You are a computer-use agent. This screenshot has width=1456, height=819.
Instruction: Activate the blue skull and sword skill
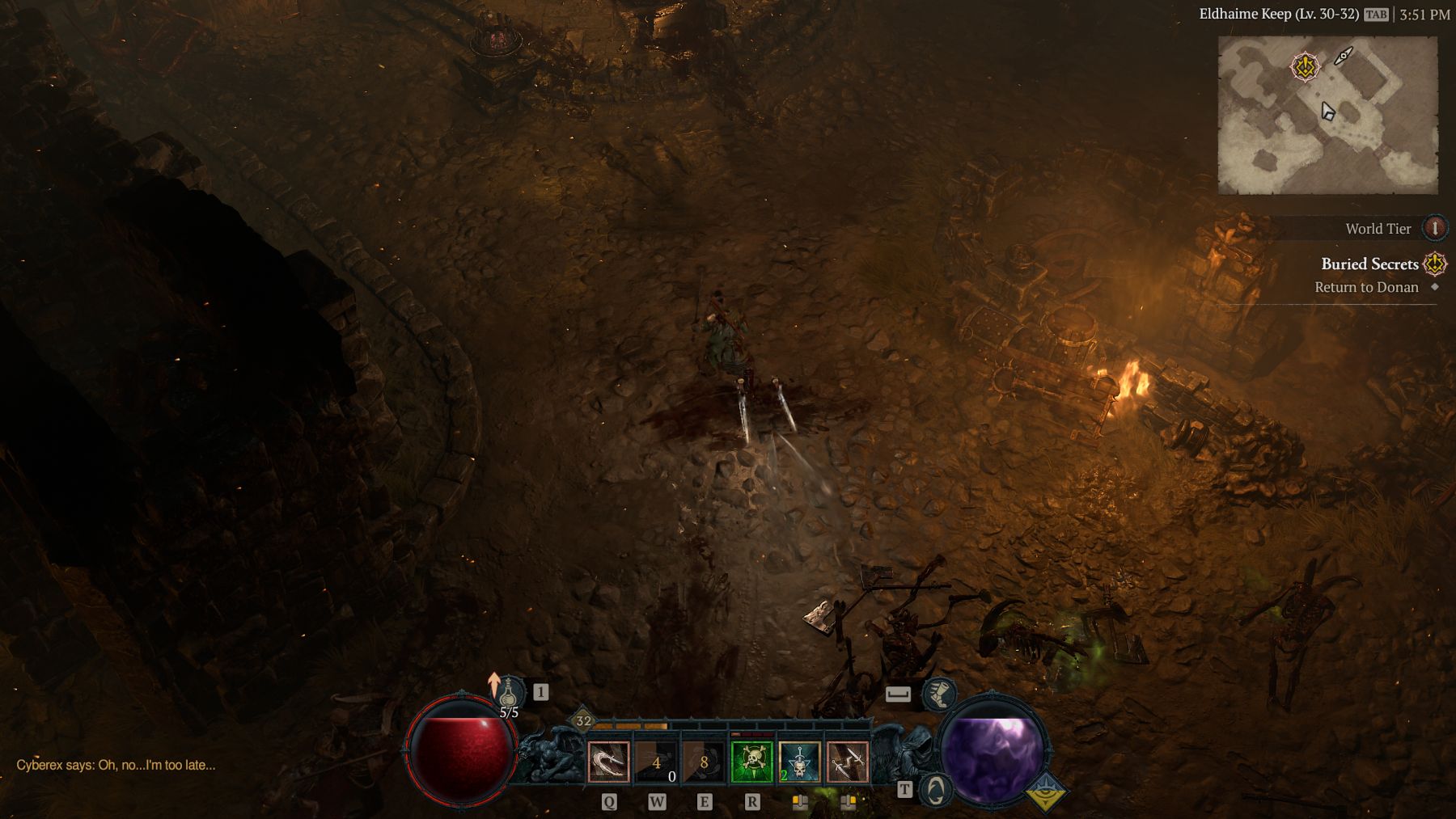click(799, 762)
